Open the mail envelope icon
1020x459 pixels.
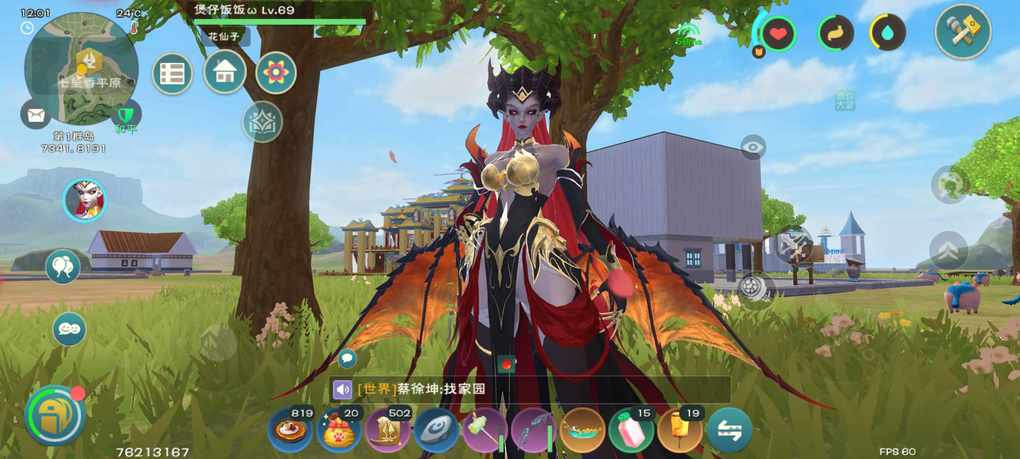pos(35,114)
